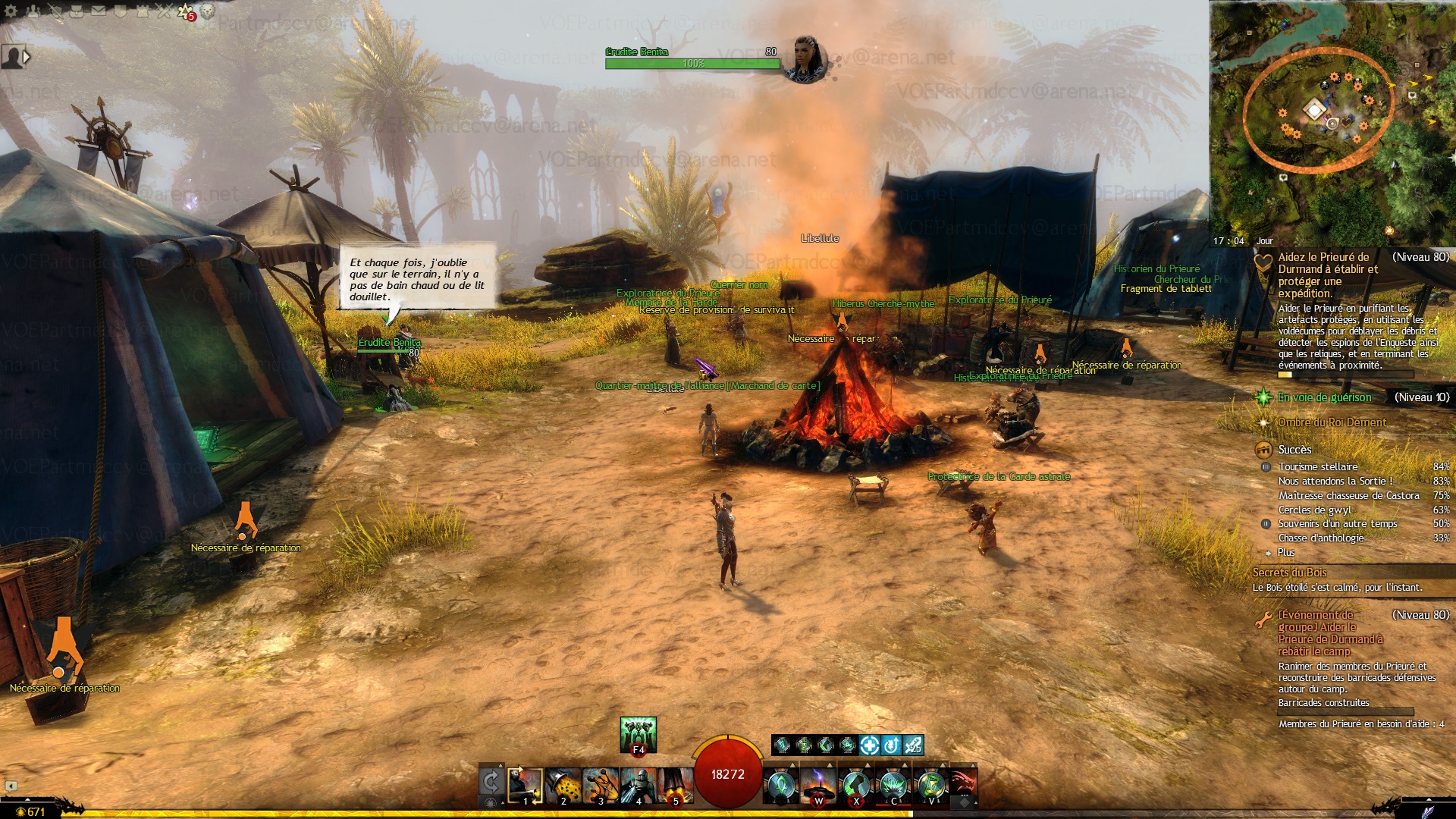Expand the 'Plus' achievements entry
1456x819 pixels.
[x=1286, y=553]
